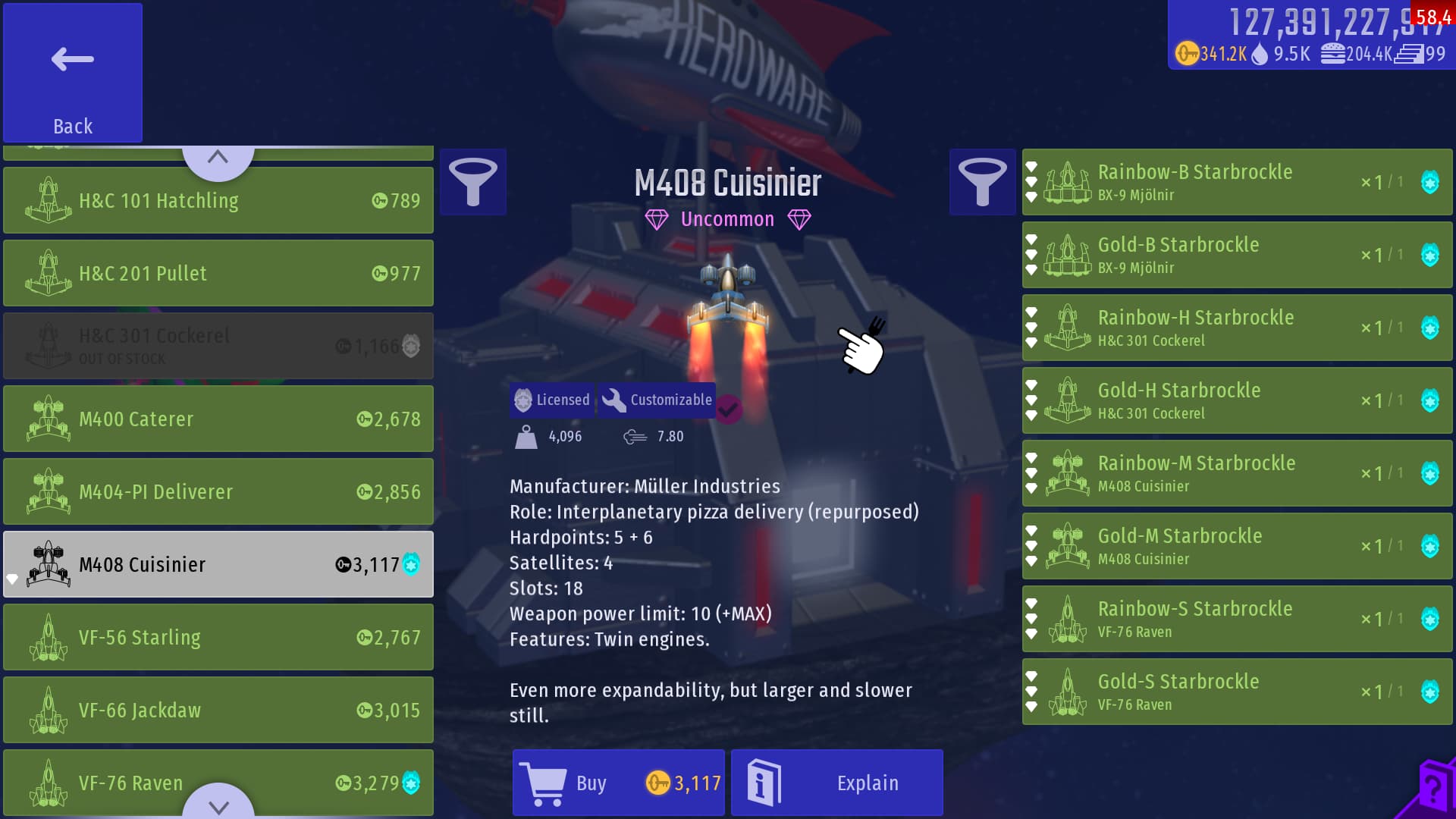Viewport: 1456px width, 819px height.
Task: Choose the Gold-S Starbrockle skin
Action: pos(1236,692)
